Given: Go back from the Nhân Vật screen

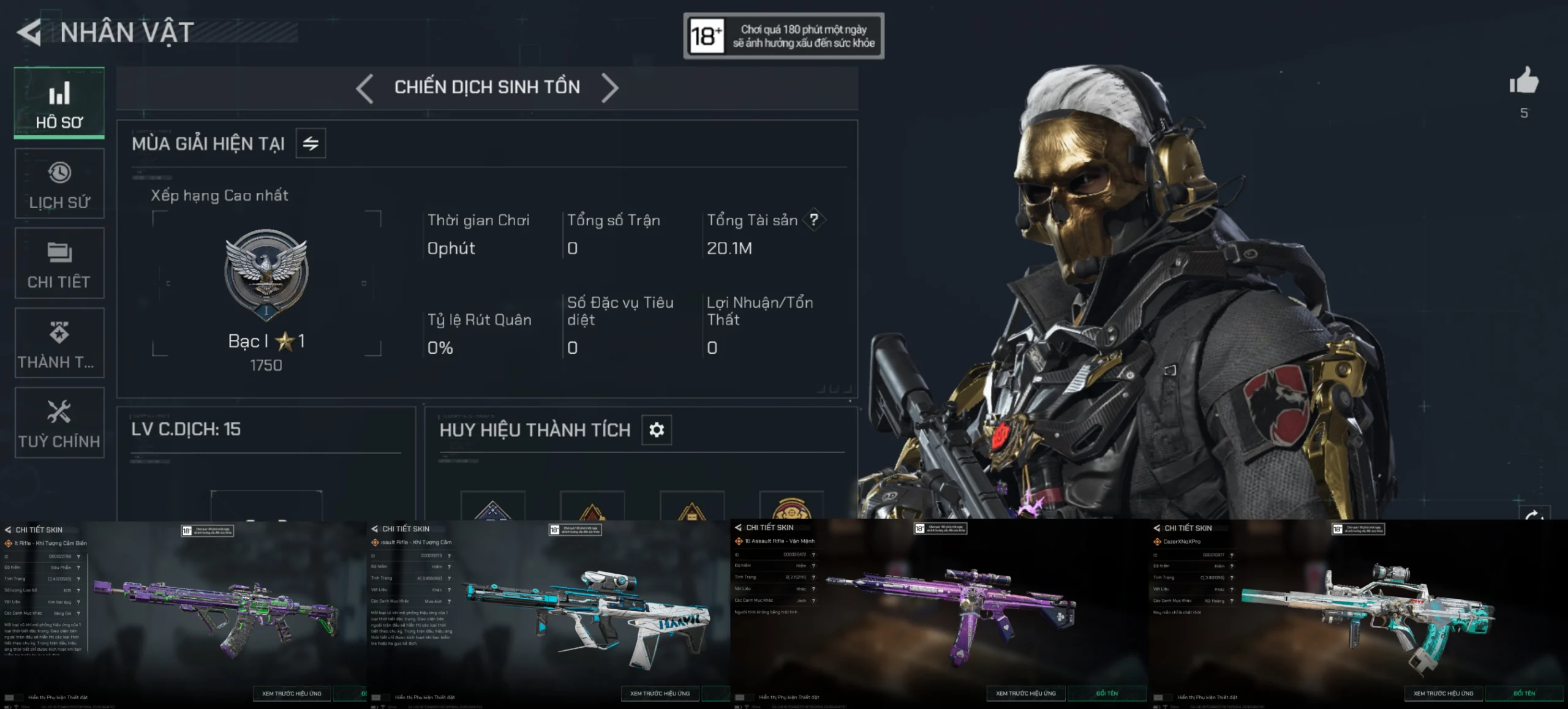Looking at the screenshot, I should (29, 32).
